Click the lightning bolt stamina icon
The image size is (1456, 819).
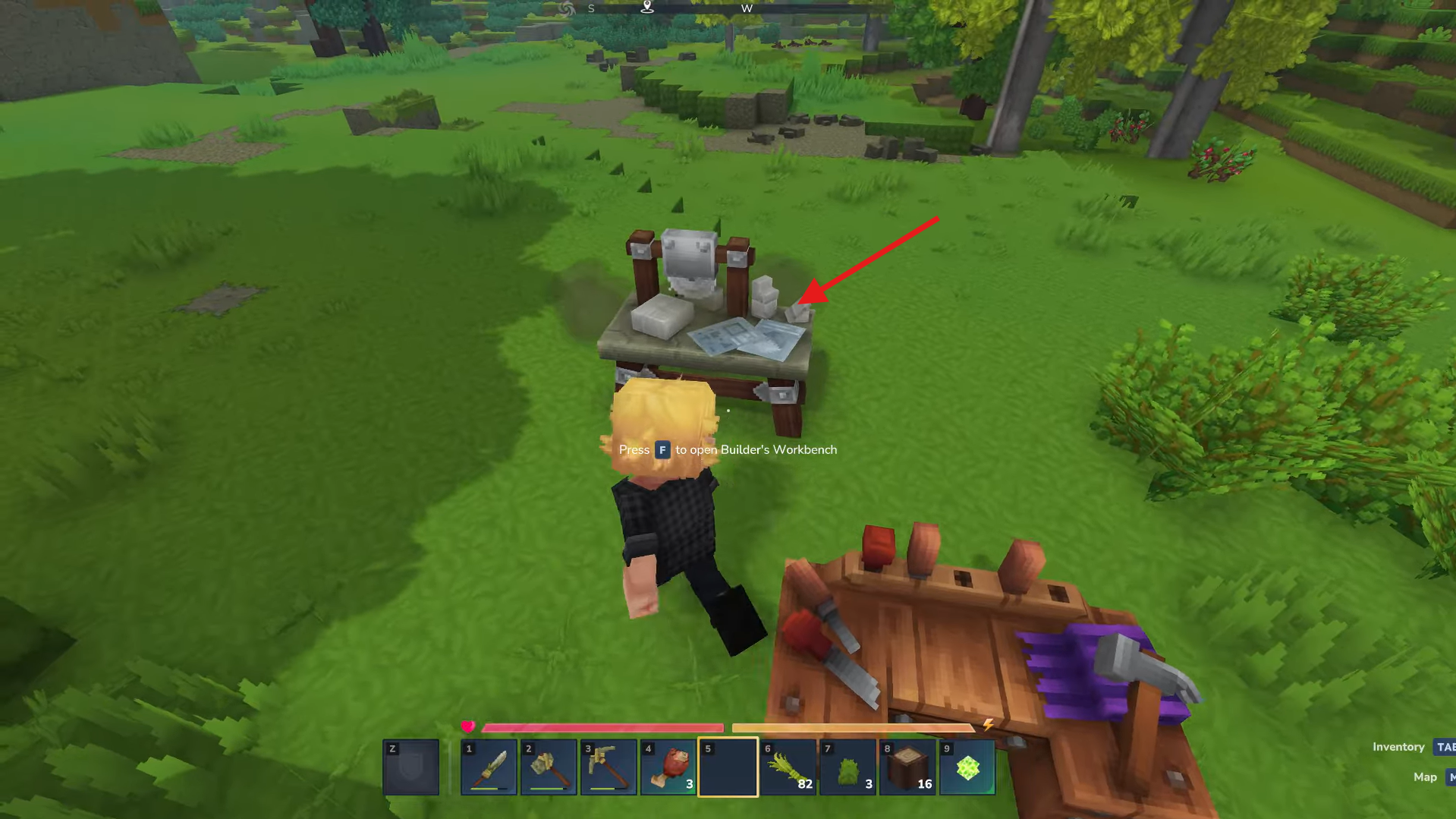click(x=987, y=725)
